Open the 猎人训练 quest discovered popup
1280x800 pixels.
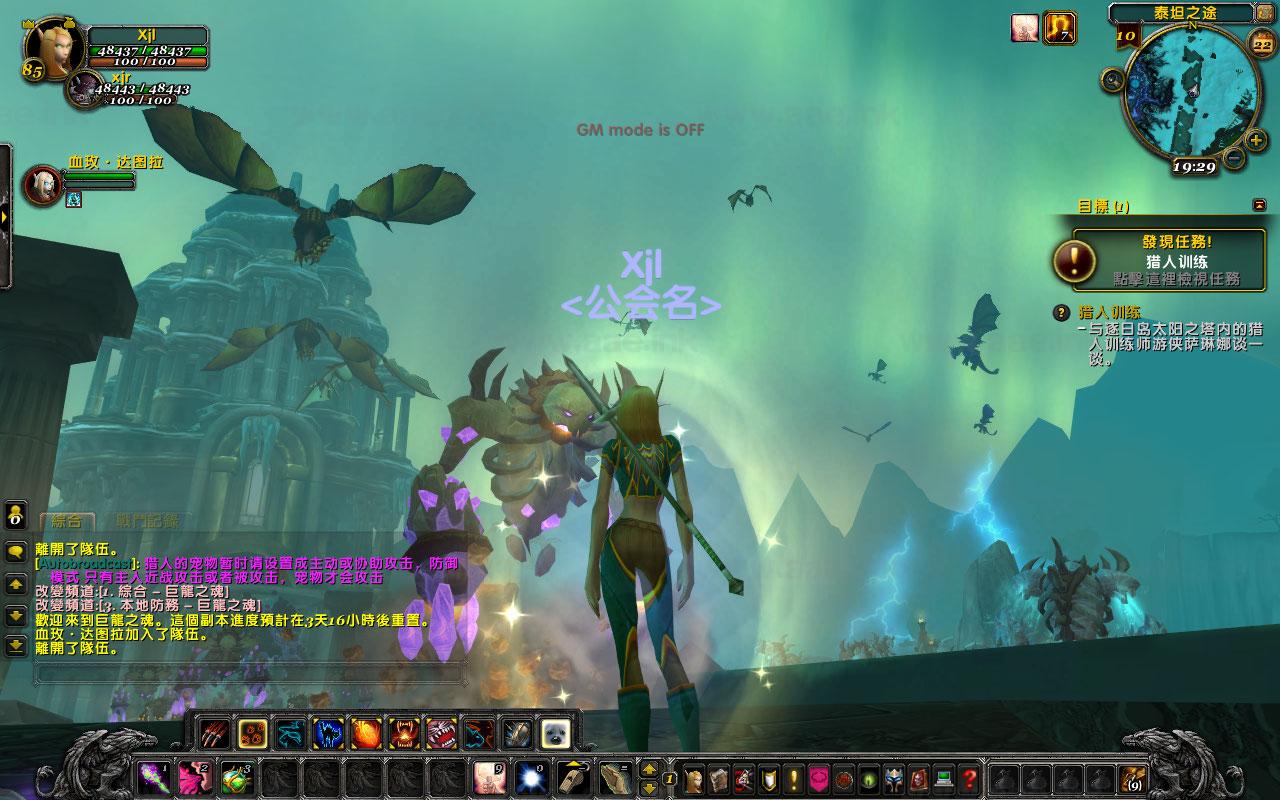(x=1161, y=261)
